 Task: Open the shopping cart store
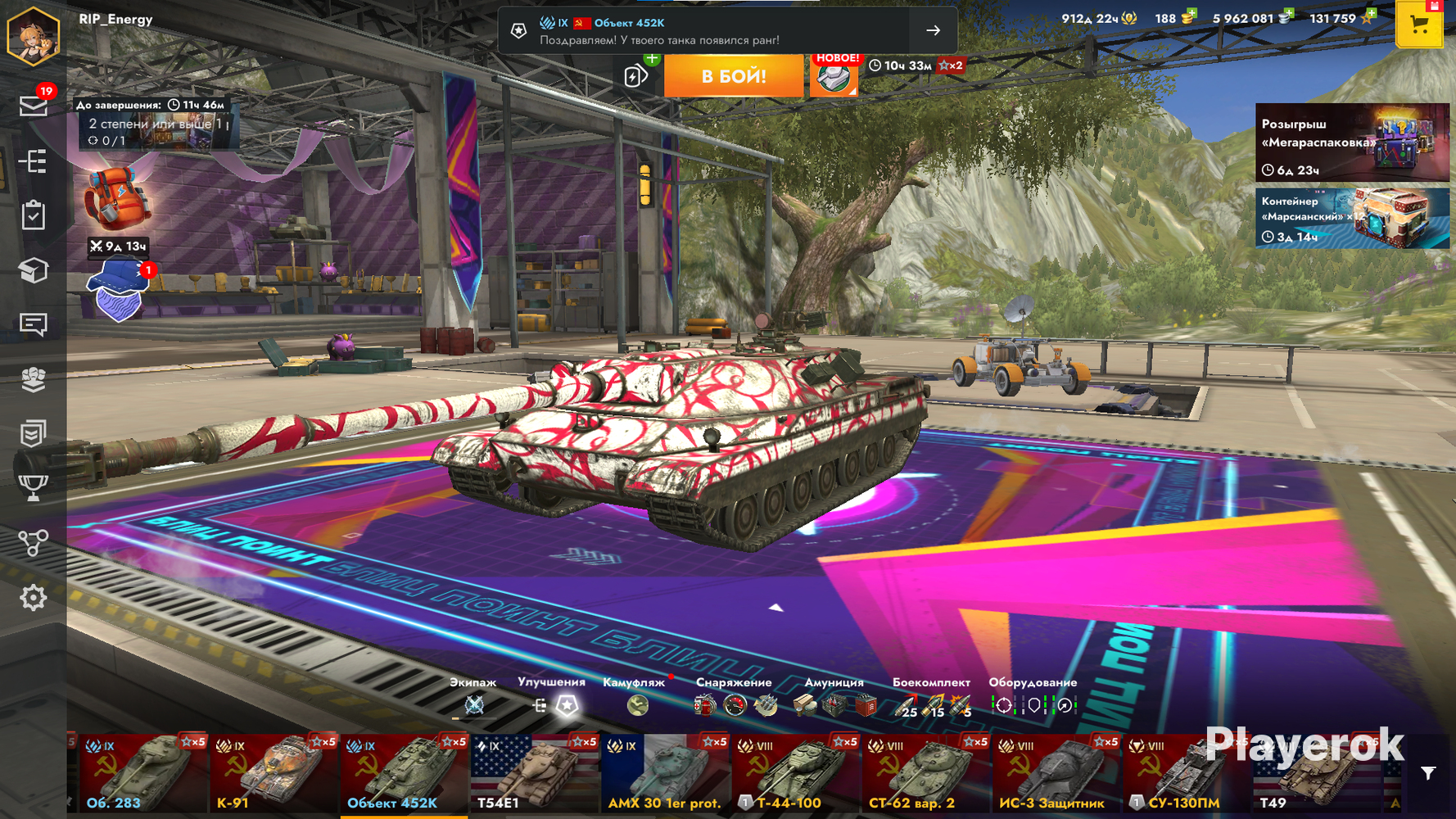pyautogui.click(x=1419, y=25)
